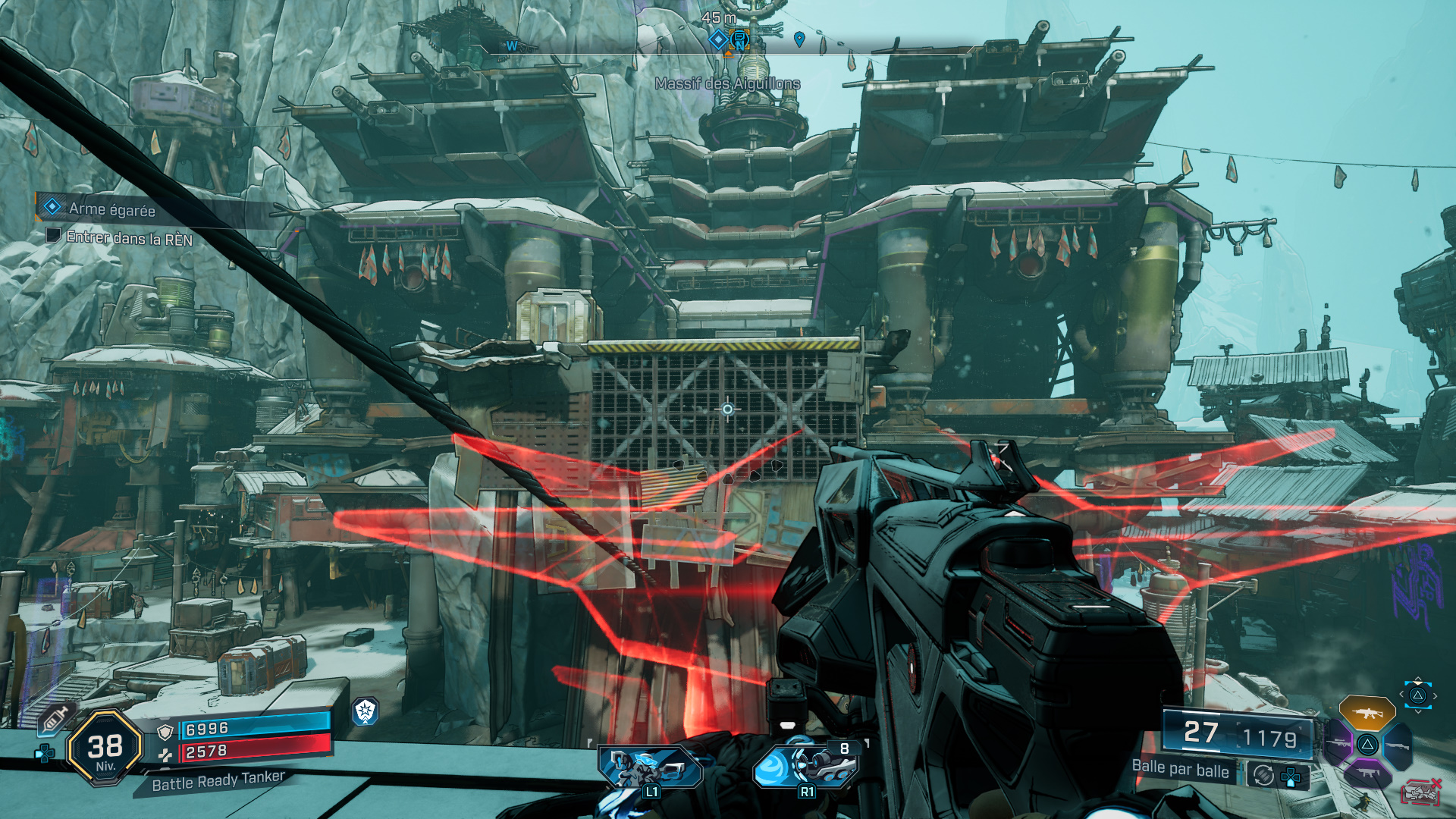Click the red crossed-out vehicle icon

(x=1420, y=792)
